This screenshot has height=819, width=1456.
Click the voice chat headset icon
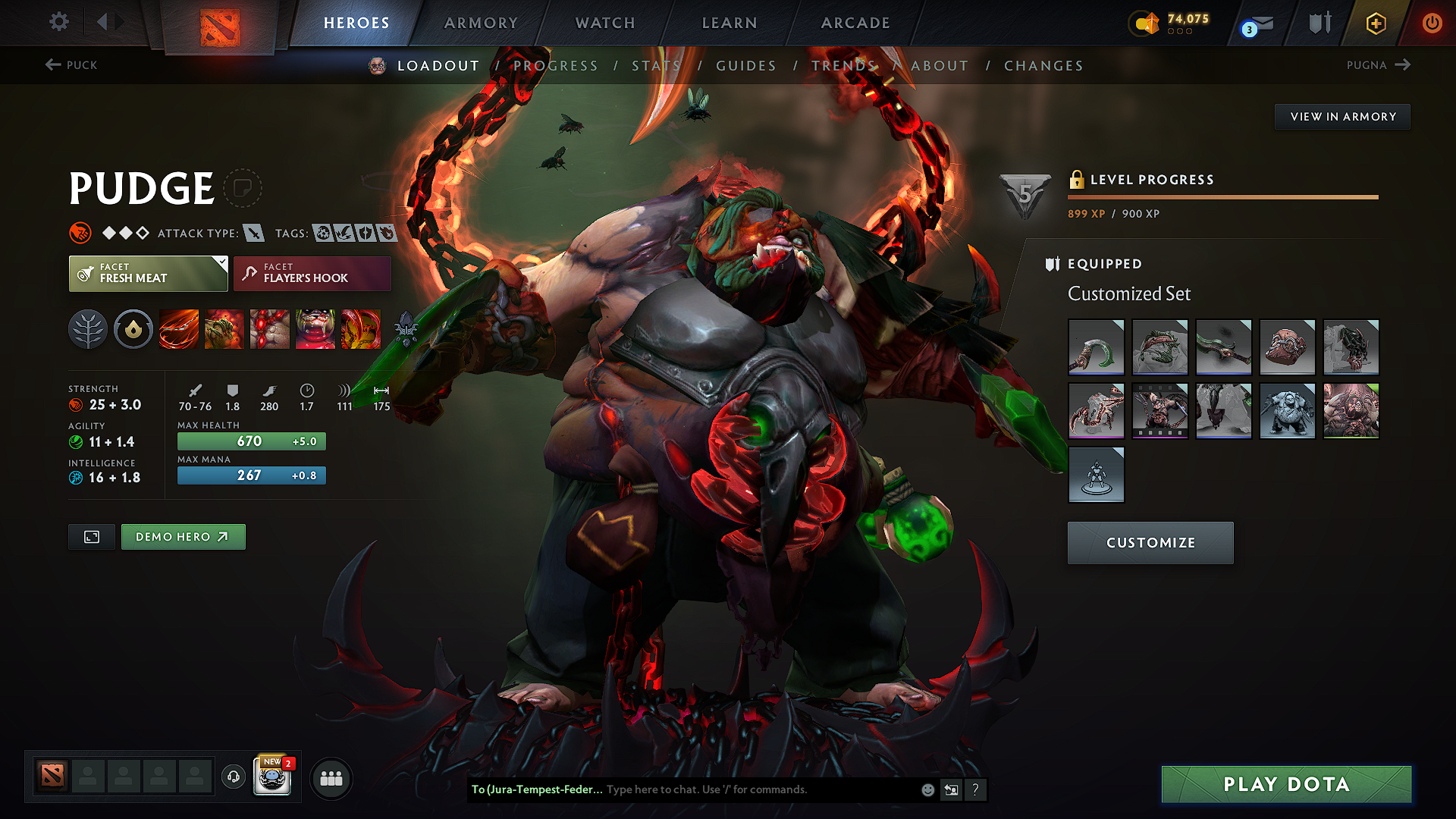pos(233,777)
